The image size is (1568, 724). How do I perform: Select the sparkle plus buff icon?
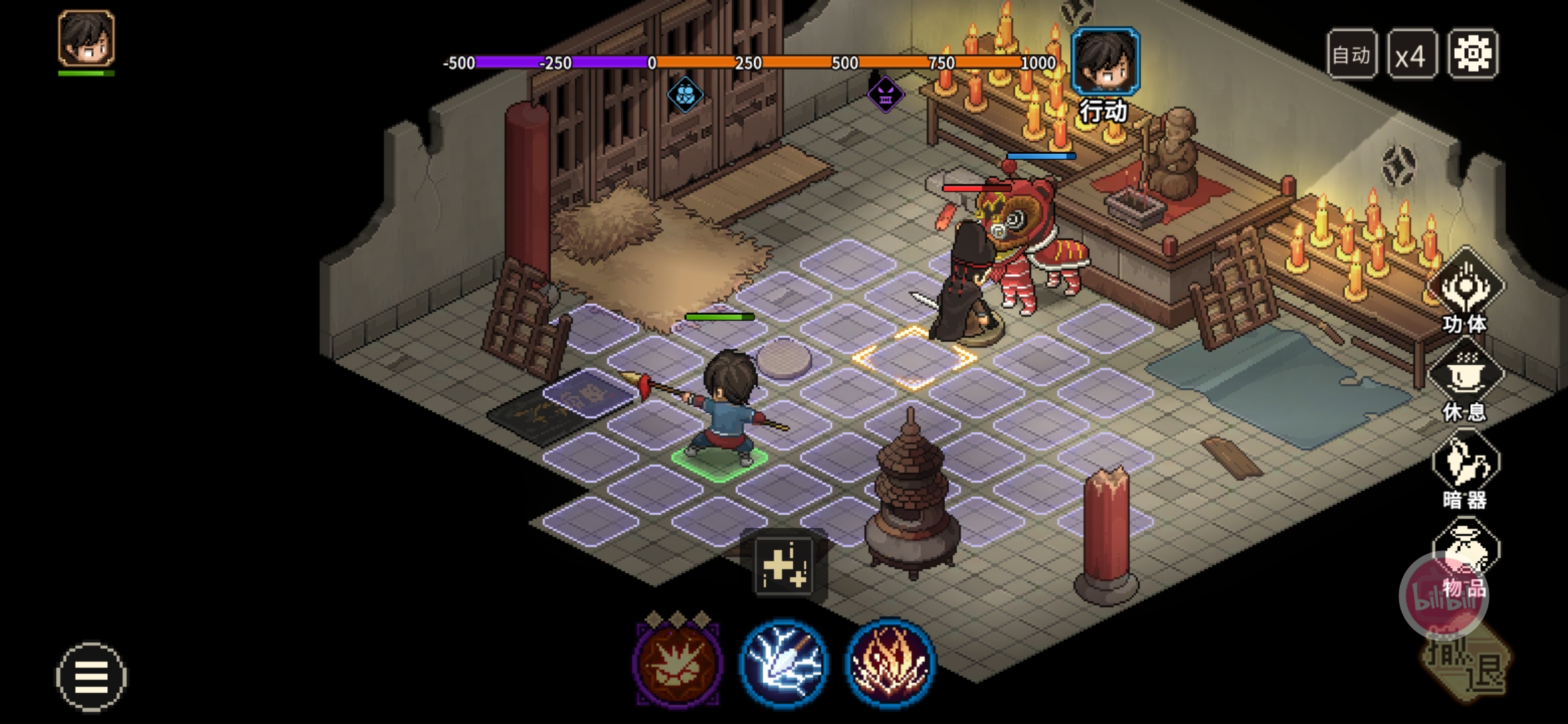click(x=783, y=566)
